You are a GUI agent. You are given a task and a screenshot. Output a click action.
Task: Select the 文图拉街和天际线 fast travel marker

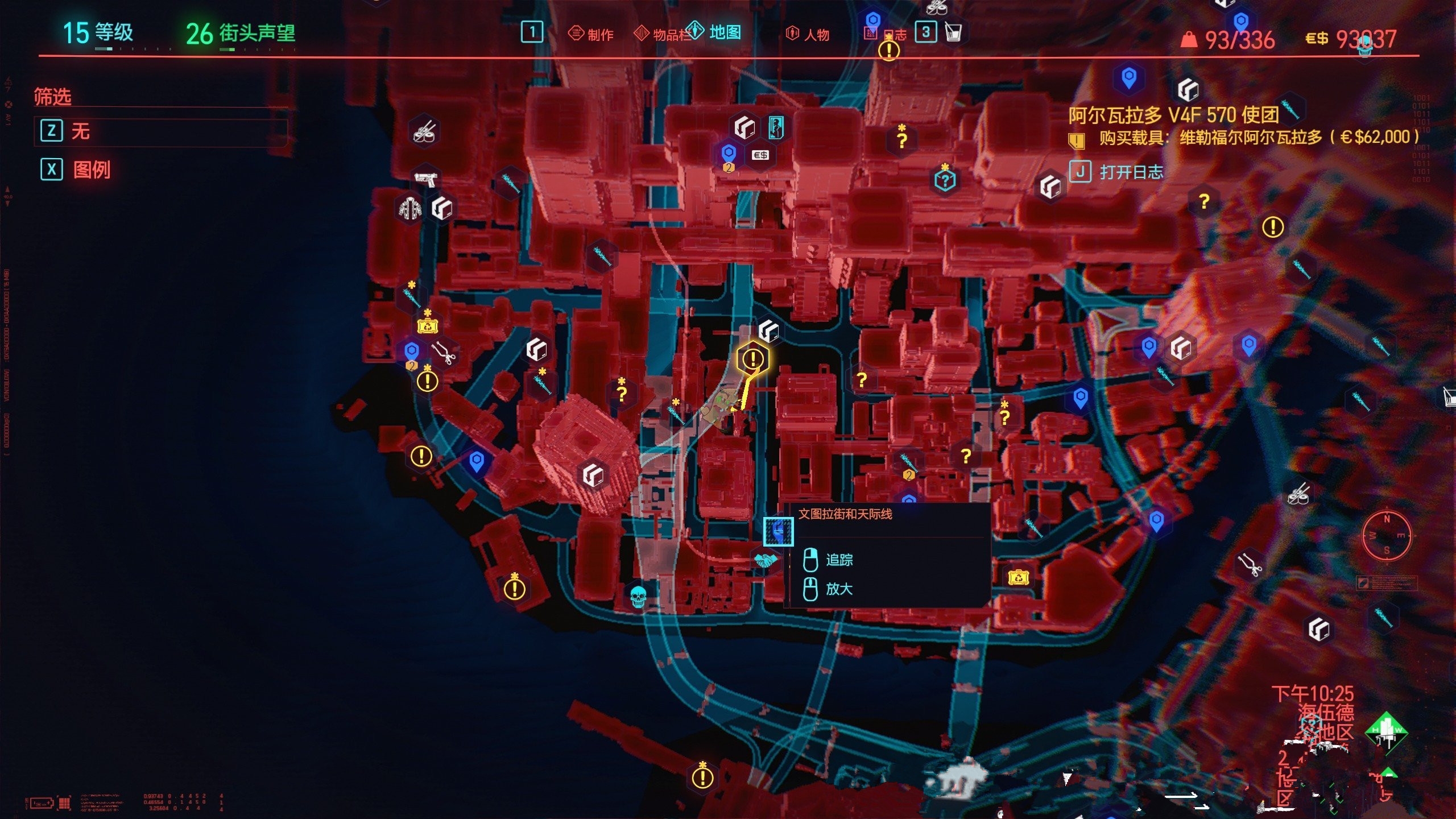[x=777, y=531]
